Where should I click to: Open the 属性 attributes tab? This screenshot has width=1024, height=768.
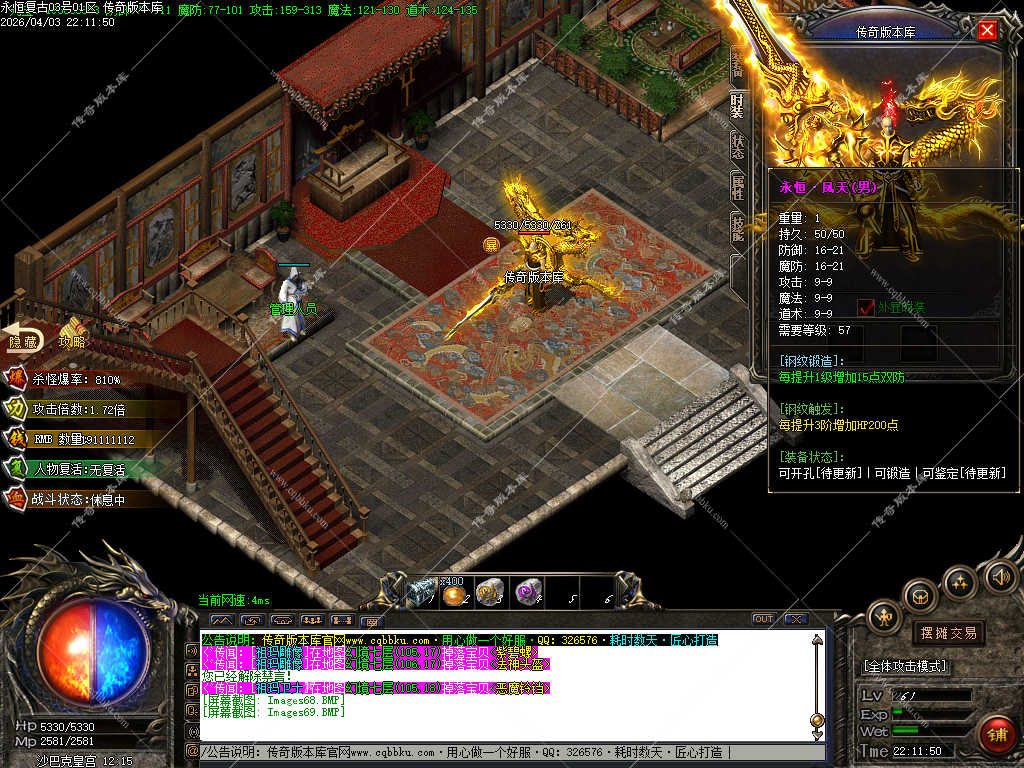(x=737, y=188)
